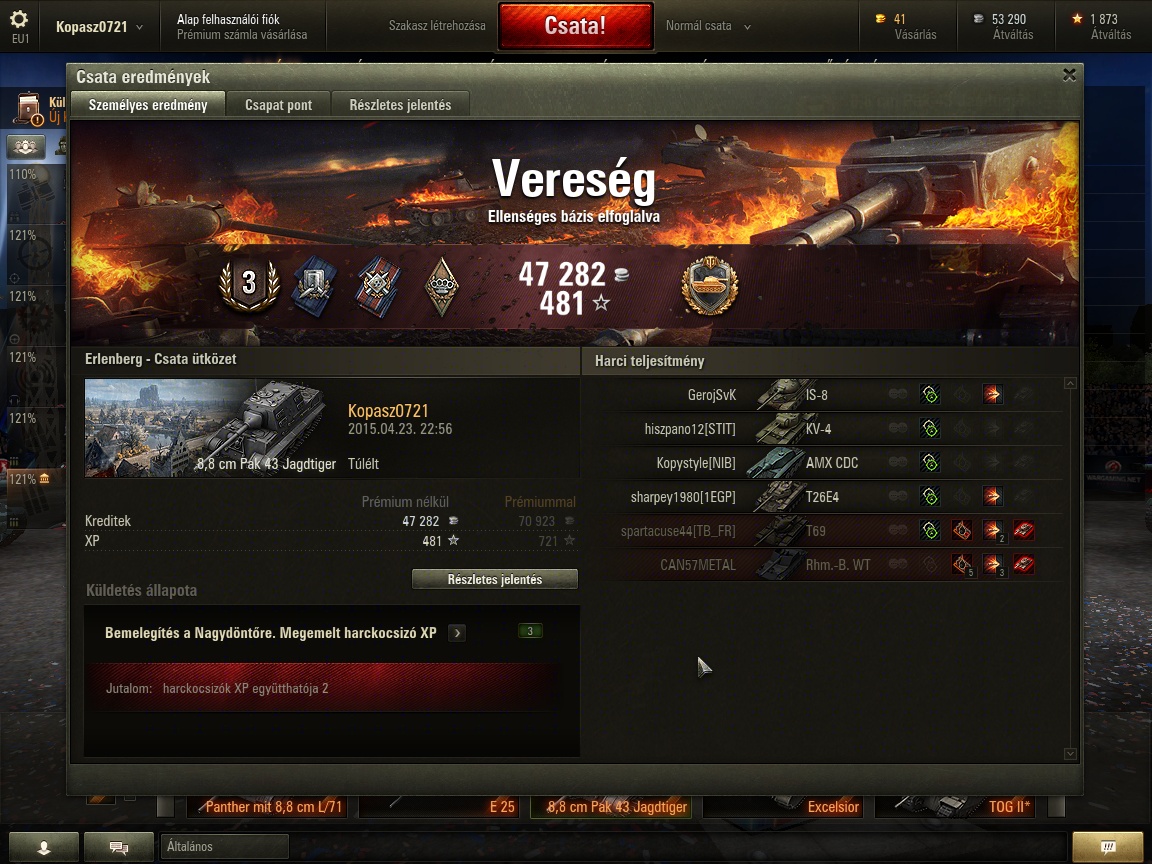Expand the Bemelegítés a Nagydöntőre mission arrow
1152x864 pixels.
(457, 633)
